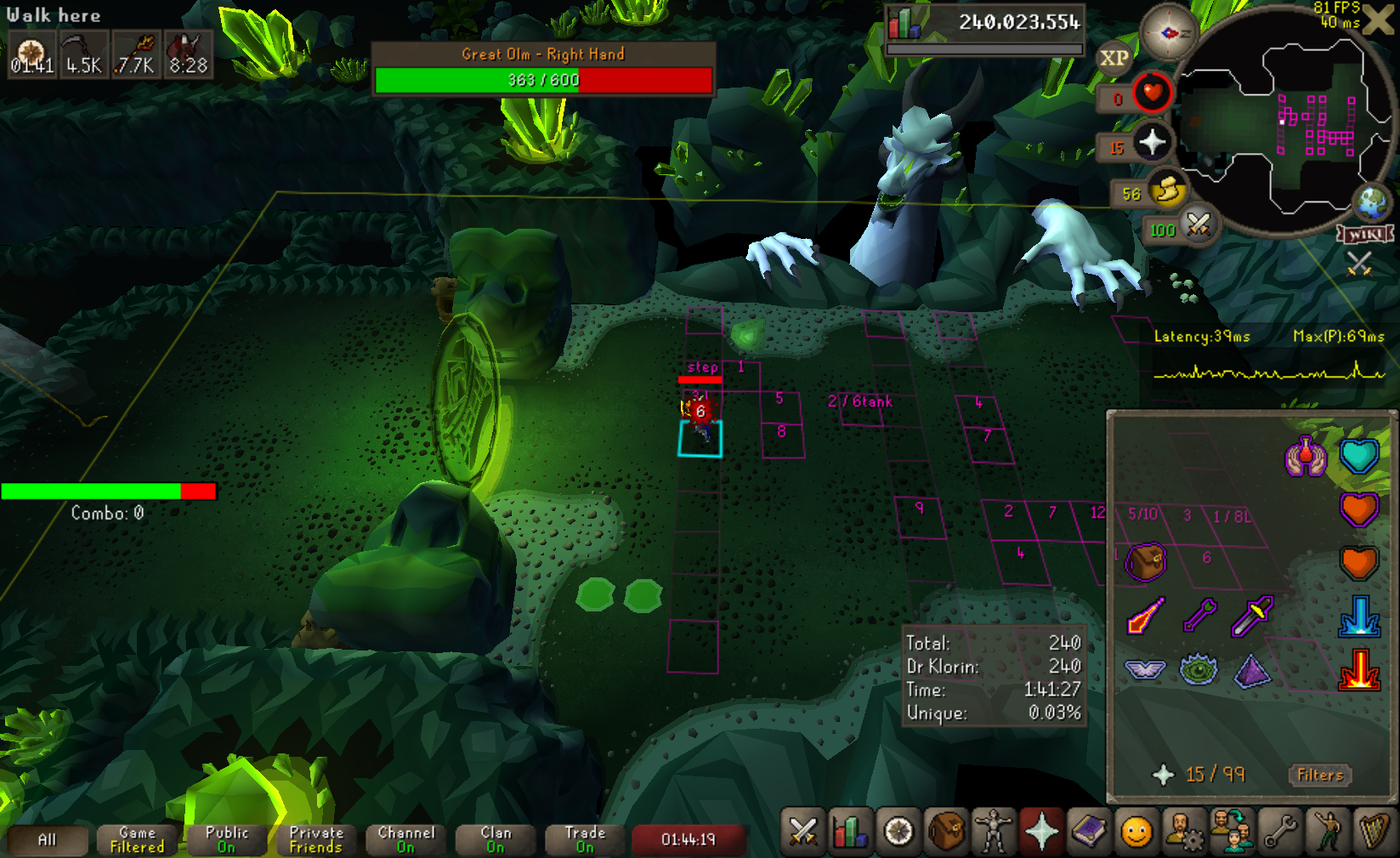Image resolution: width=1400 pixels, height=858 pixels.
Task: Click the Trade chat tab
Action: point(585,839)
